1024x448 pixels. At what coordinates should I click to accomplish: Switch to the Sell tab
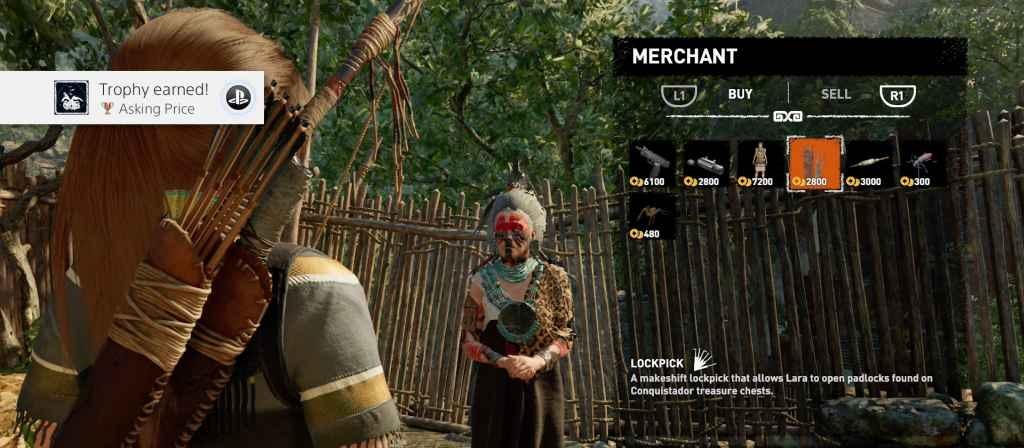pos(836,95)
